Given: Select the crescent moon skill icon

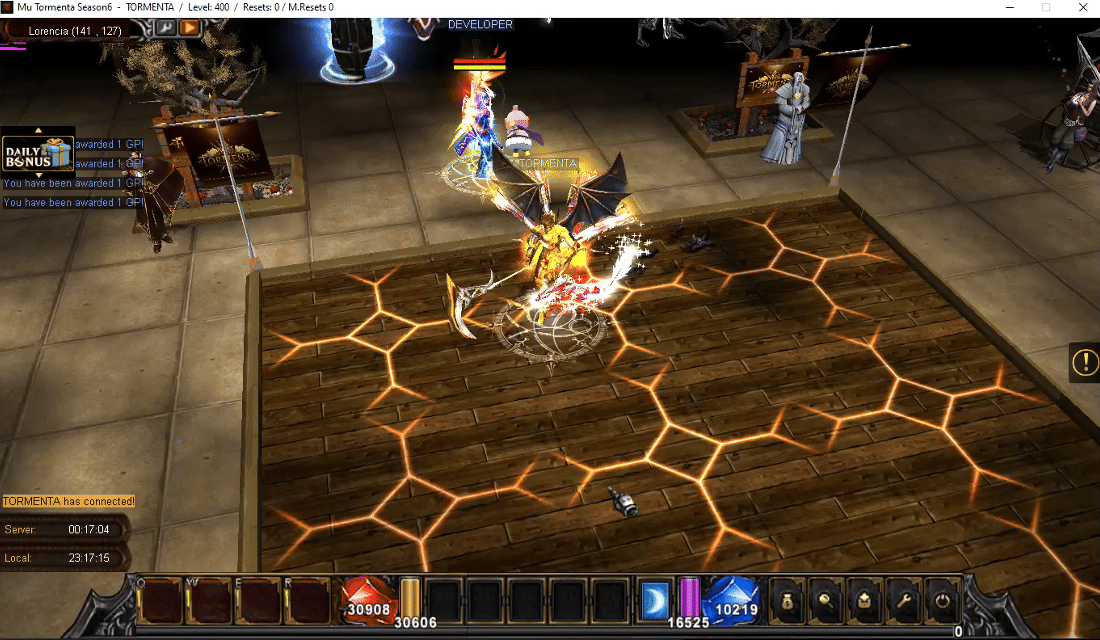Looking at the screenshot, I should pyautogui.click(x=657, y=601).
